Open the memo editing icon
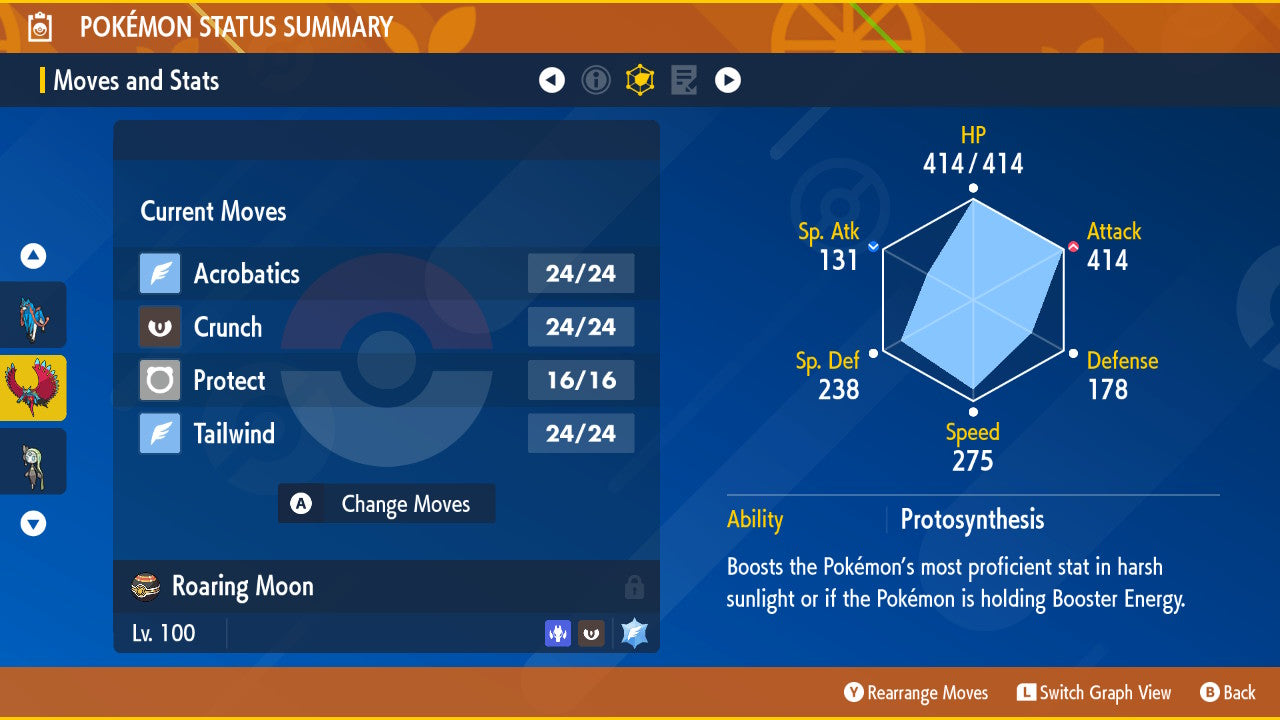Screen dimensions: 1280x720 [x=684, y=80]
